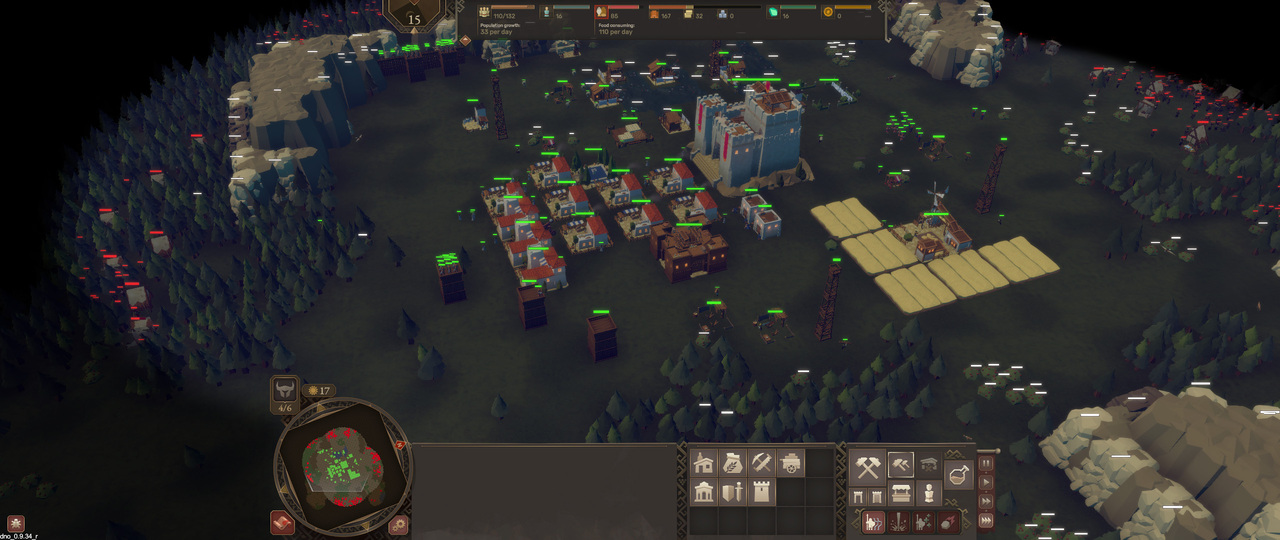Open the housing building category
The image size is (1280, 540).
coord(703,463)
